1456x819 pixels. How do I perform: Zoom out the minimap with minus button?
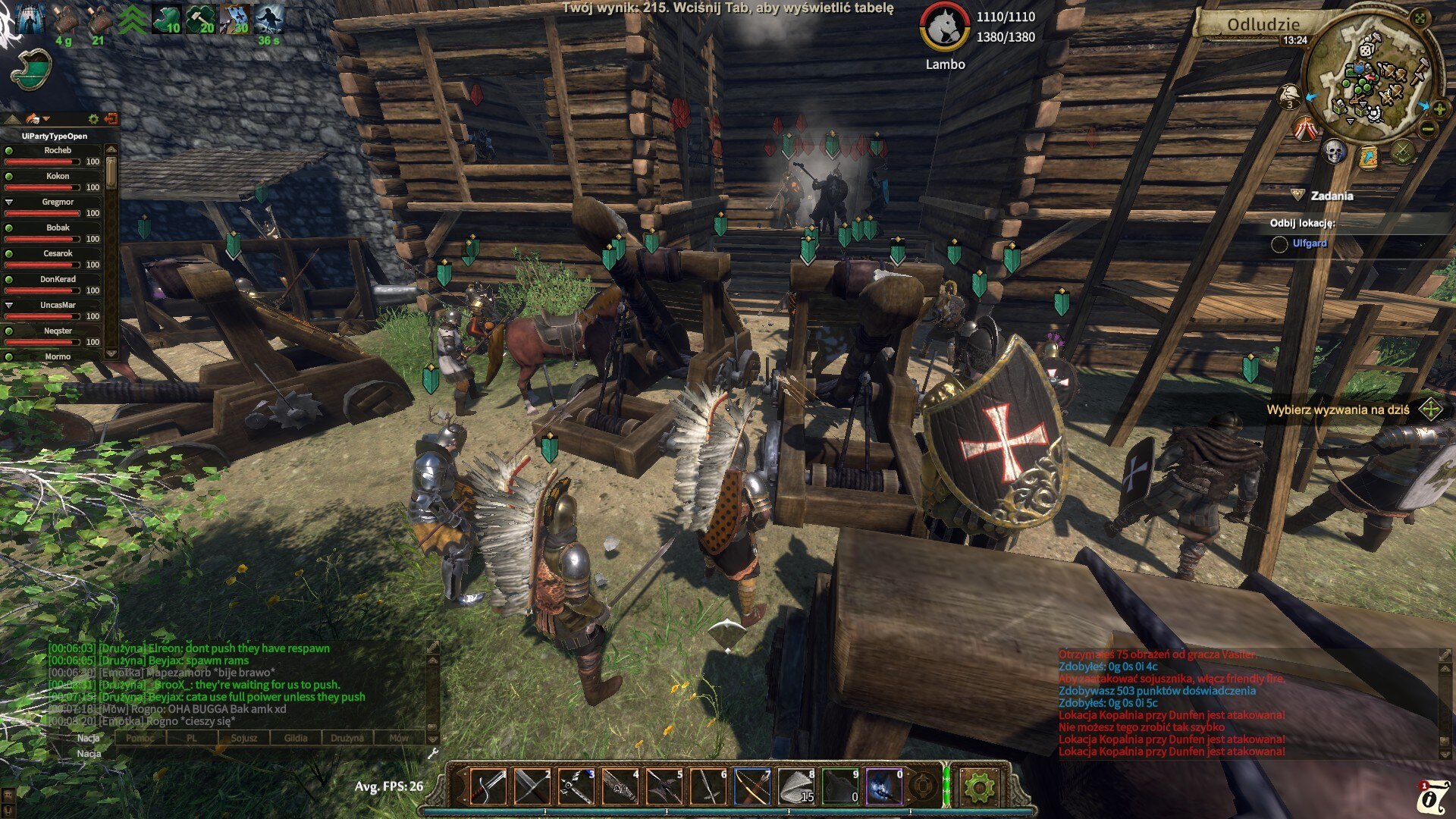1427,130
